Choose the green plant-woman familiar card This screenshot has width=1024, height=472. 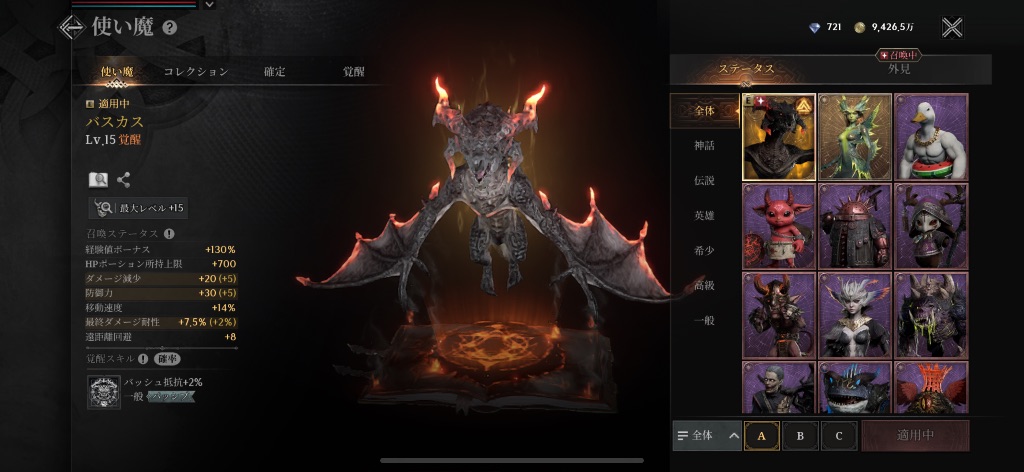[854, 137]
